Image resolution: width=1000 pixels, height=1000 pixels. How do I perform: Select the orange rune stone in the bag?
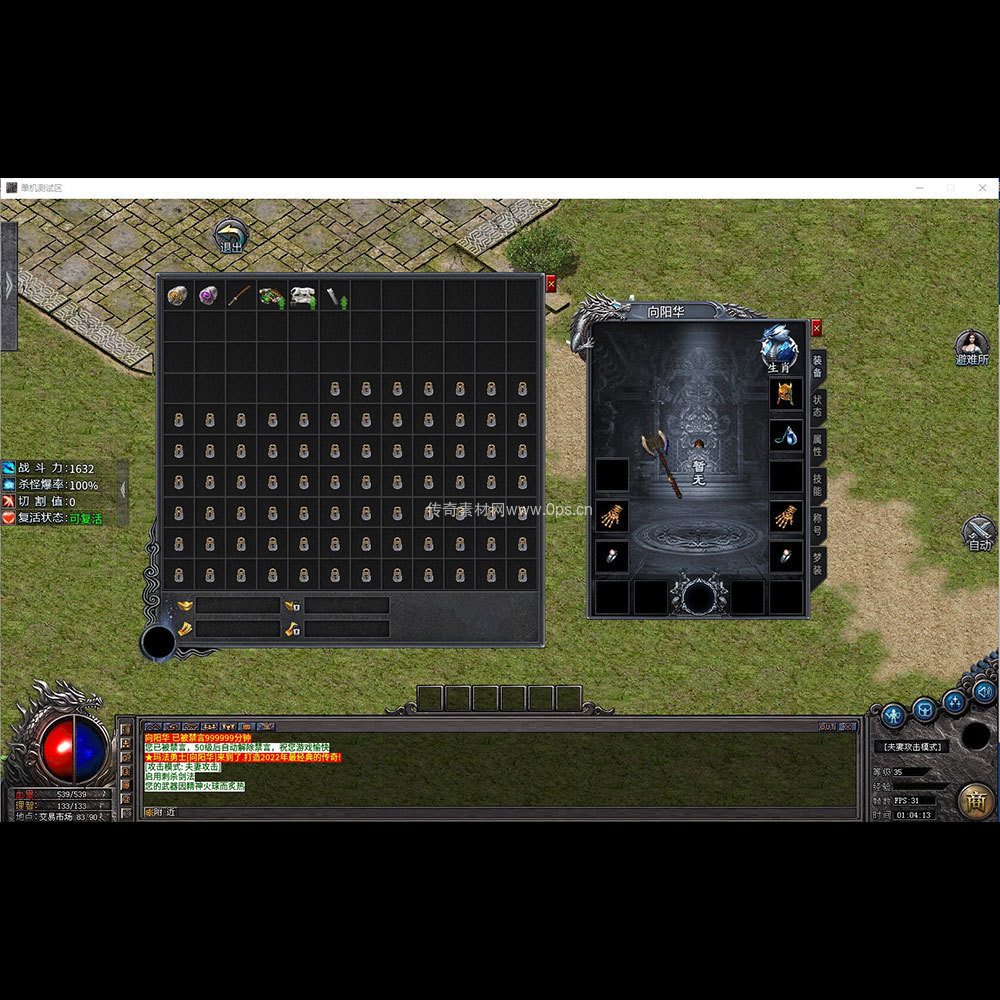pyautogui.click(x=177, y=295)
